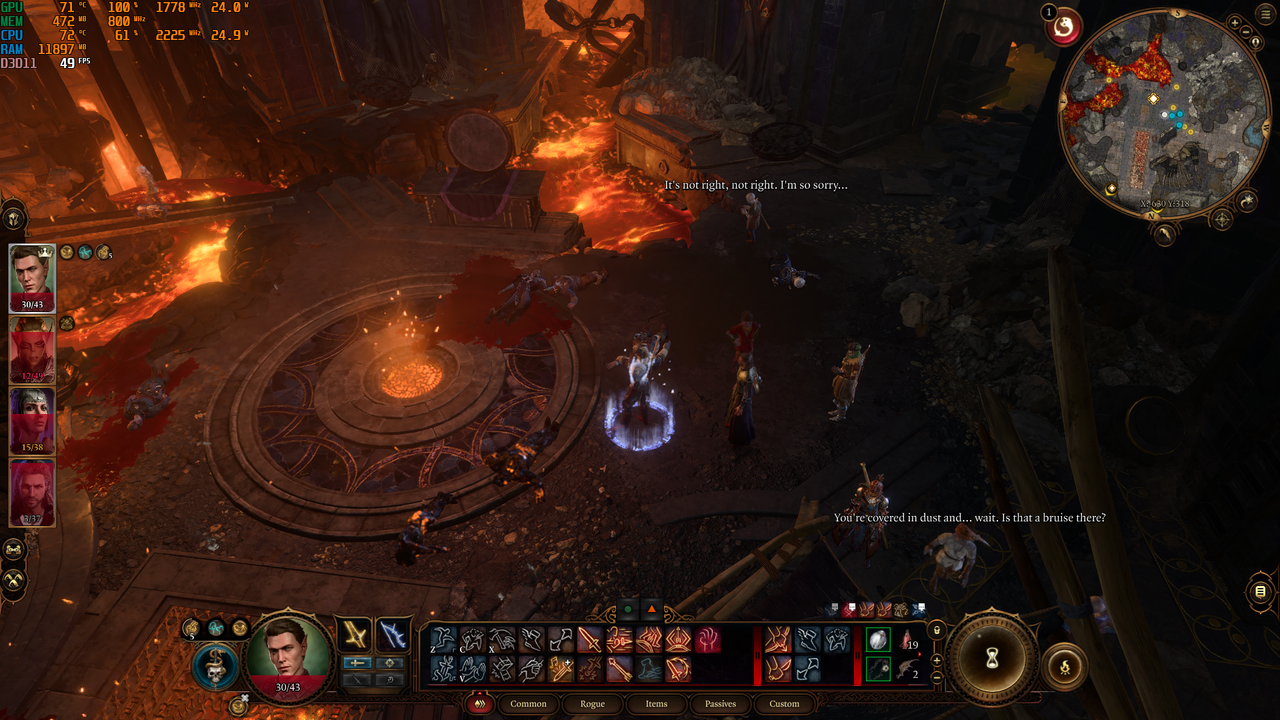The image size is (1280, 720).
Task: Select the melee weapon set slot
Action: (354, 634)
